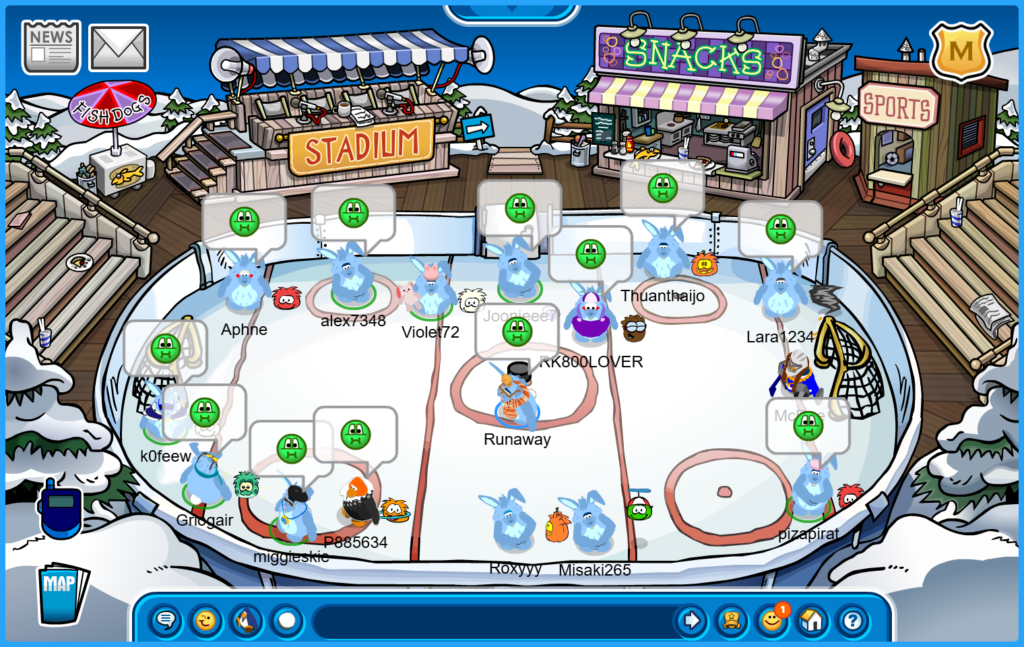Open the Map

(x=62, y=594)
